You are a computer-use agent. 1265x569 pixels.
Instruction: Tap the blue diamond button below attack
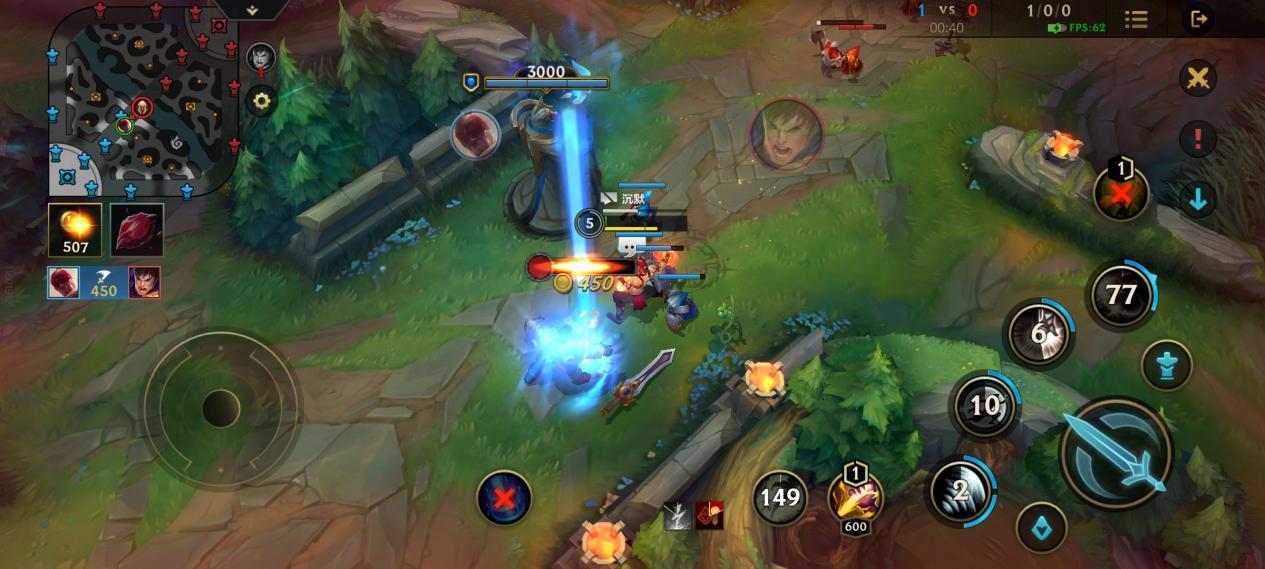1041,527
